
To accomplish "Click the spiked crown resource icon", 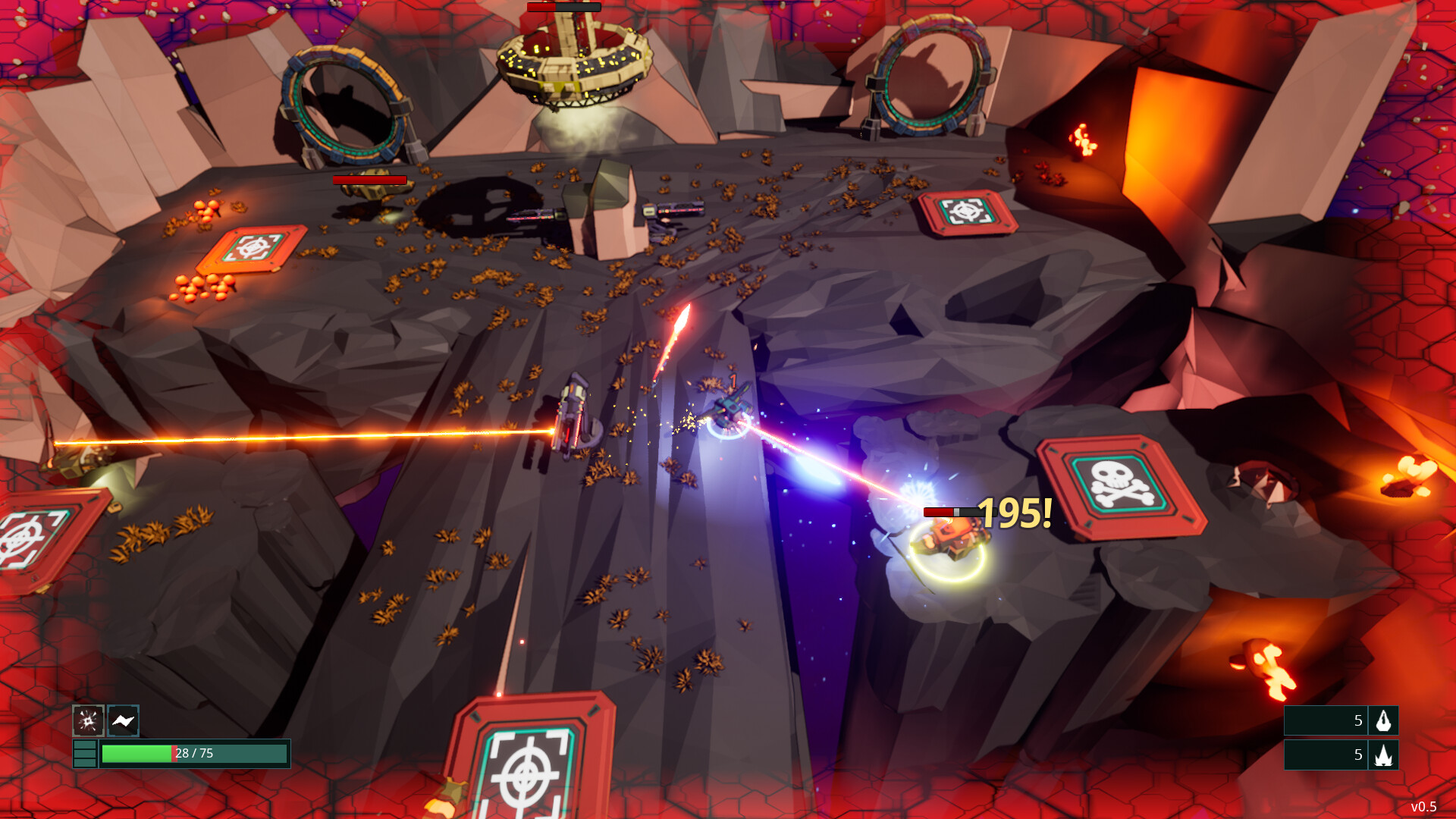I will [x=1384, y=755].
